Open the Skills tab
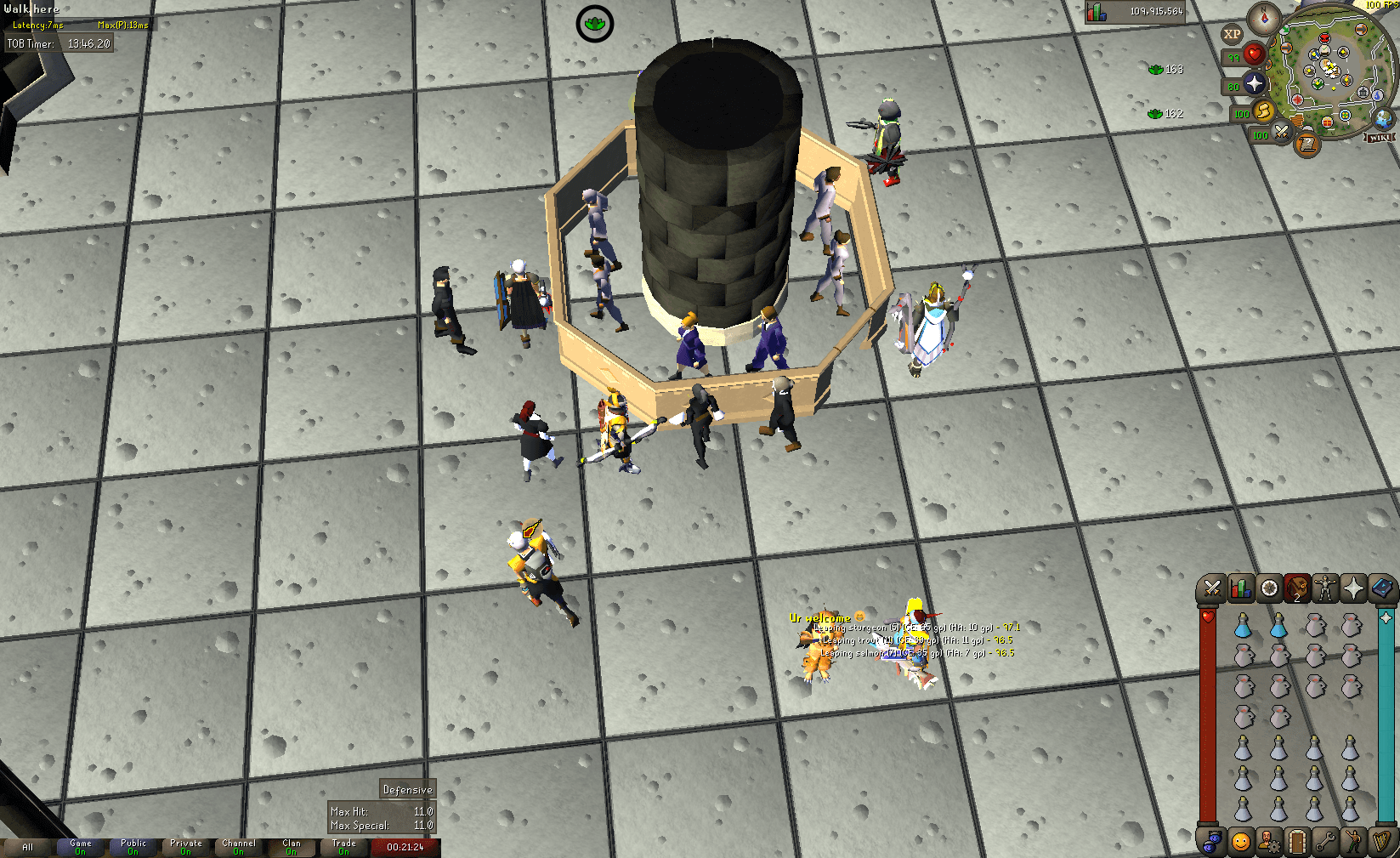 (1240, 588)
